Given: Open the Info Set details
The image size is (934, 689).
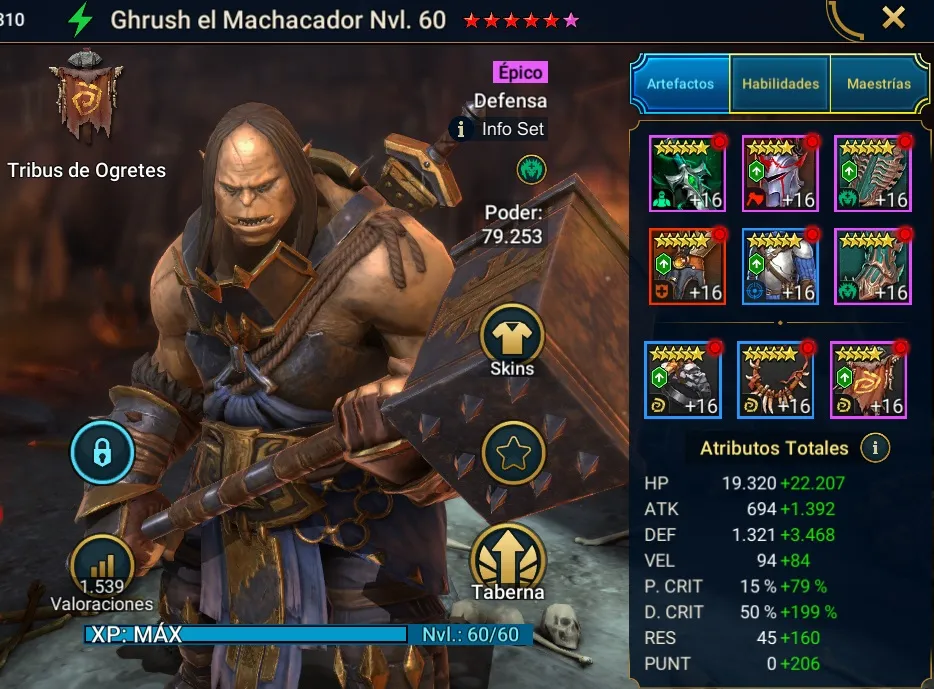Looking at the screenshot, I should point(500,129).
